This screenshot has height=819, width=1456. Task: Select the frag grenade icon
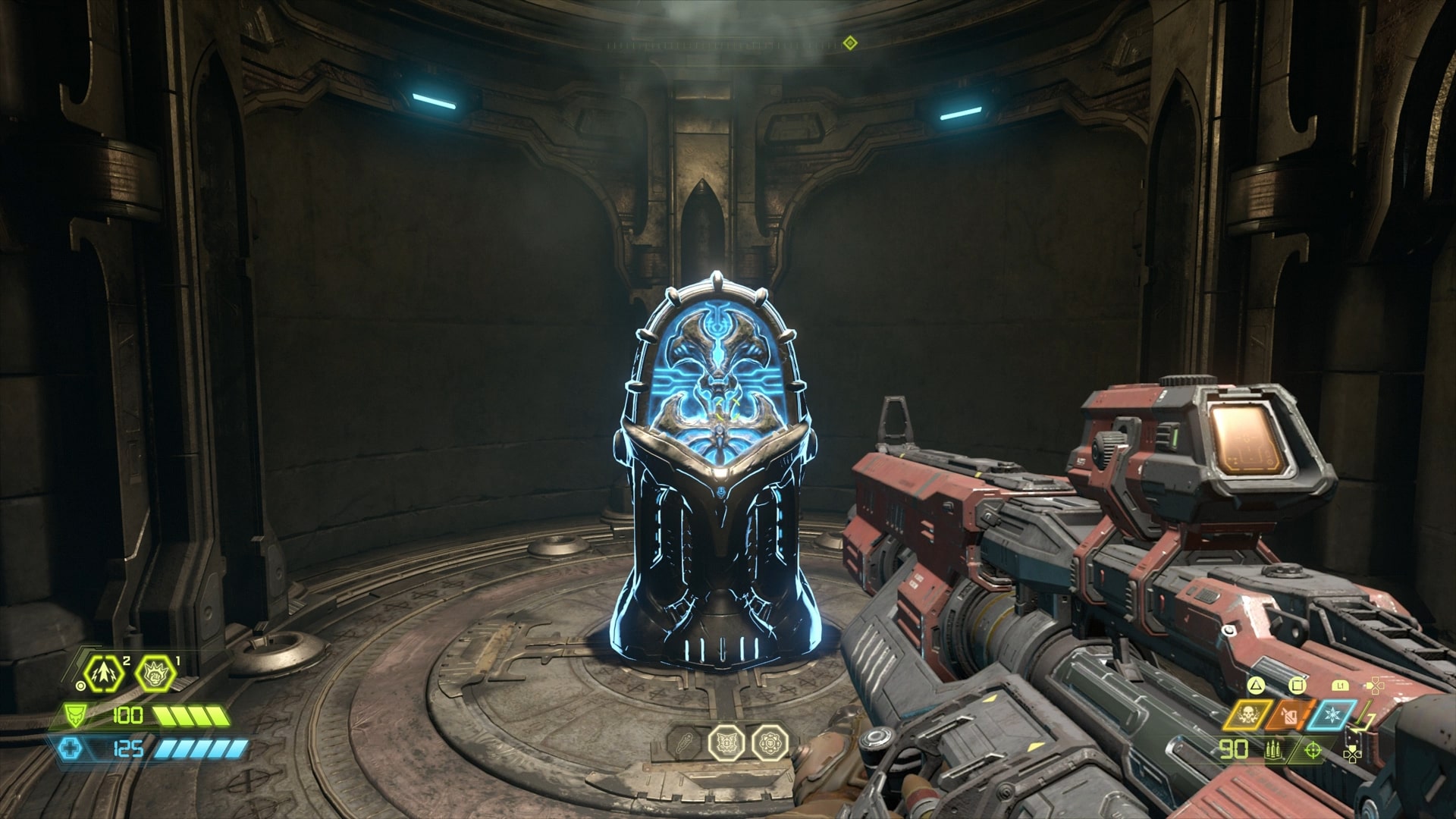tap(102, 673)
